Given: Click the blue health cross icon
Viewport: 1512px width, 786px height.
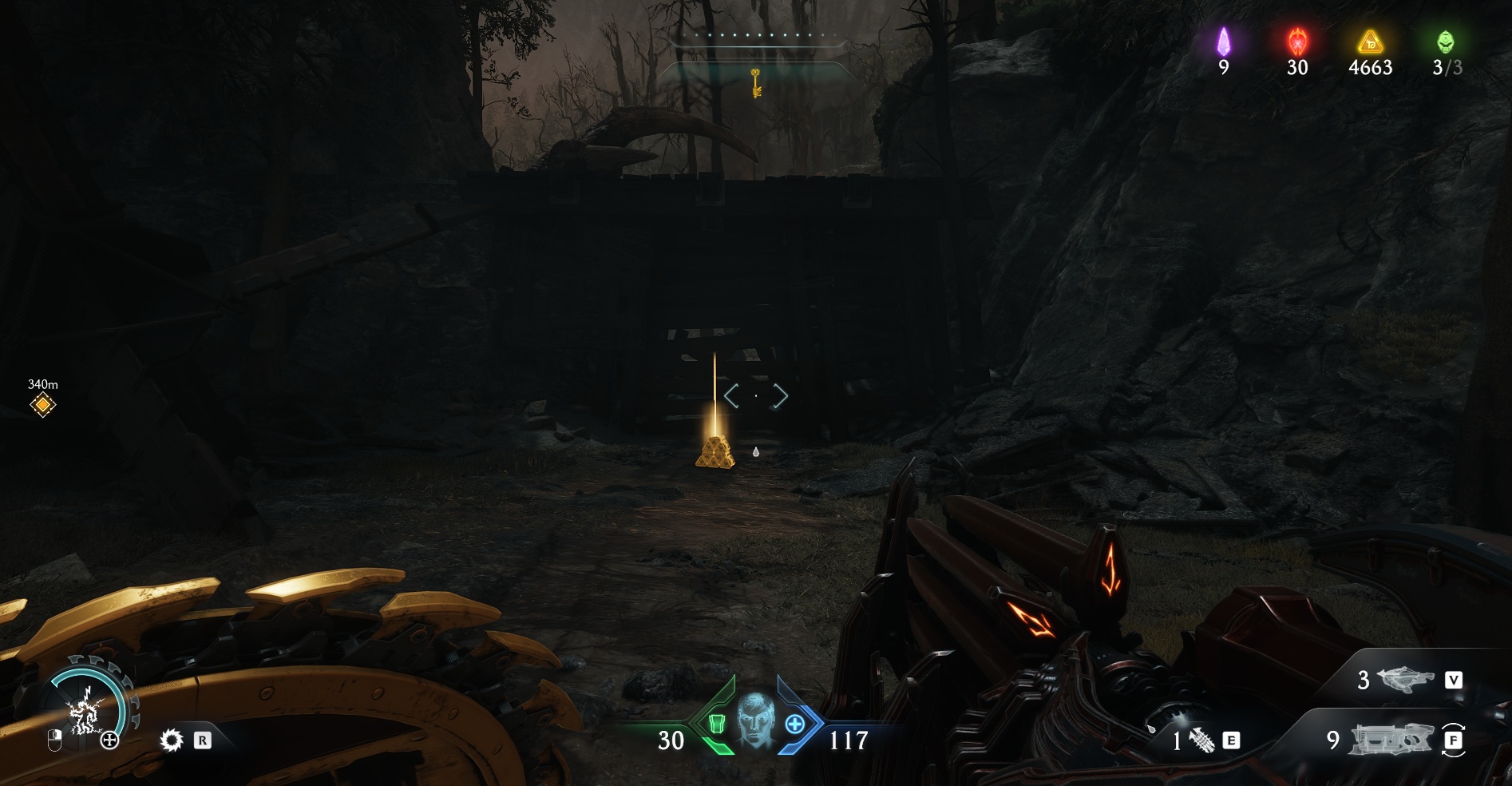Looking at the screenshot, I should pyautogui.click(x=795, y=724).
